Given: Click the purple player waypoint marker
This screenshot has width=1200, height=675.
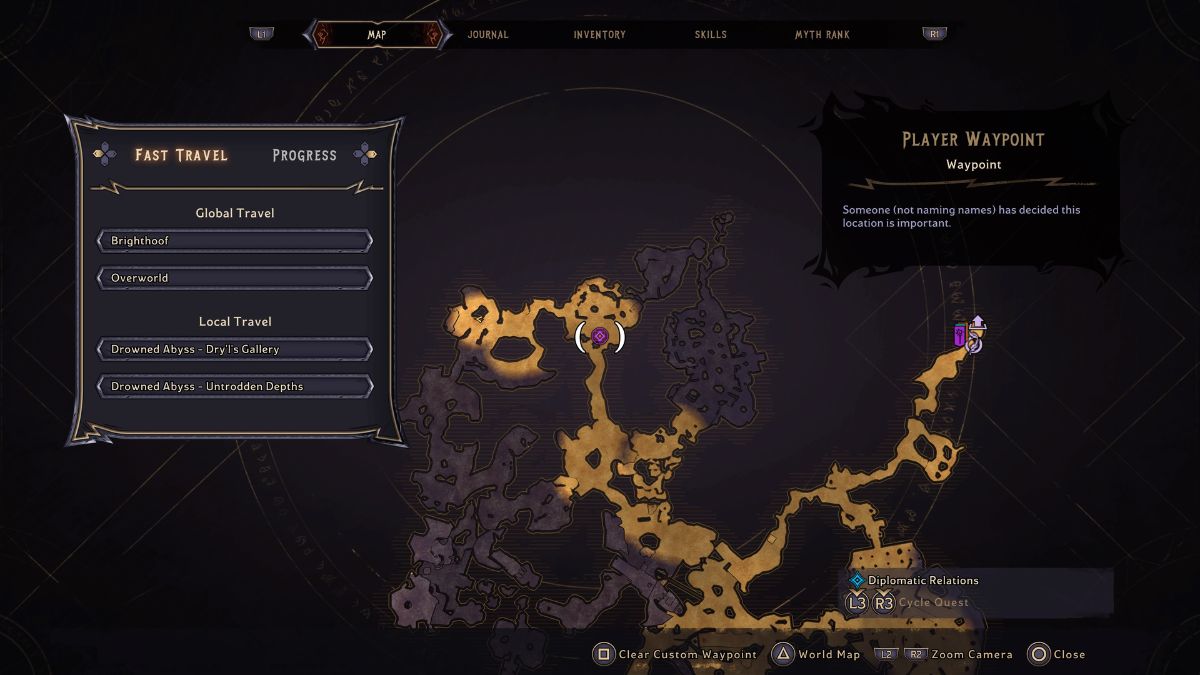Looking at the screenshot, I should [x=599, y=336].
